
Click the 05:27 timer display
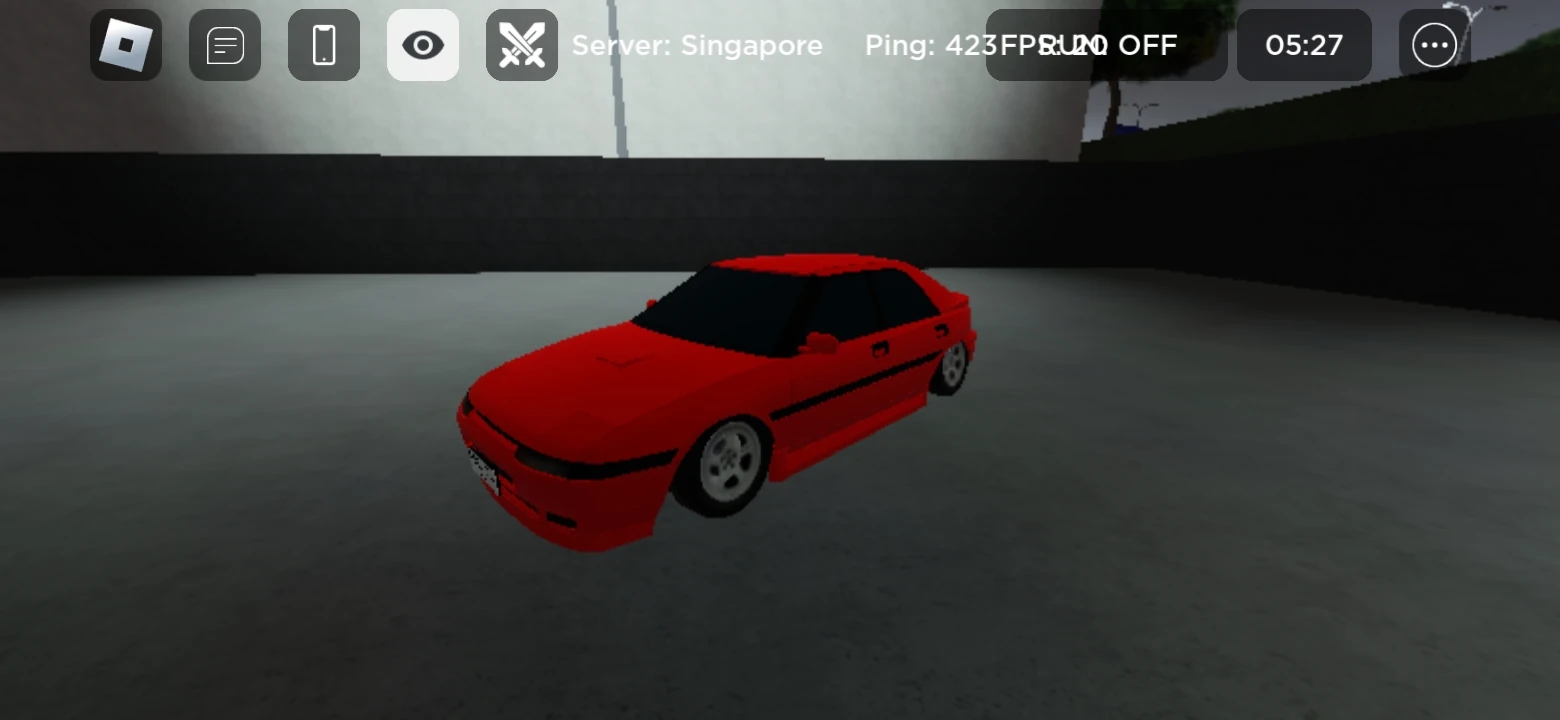[x=1304, y=45]
